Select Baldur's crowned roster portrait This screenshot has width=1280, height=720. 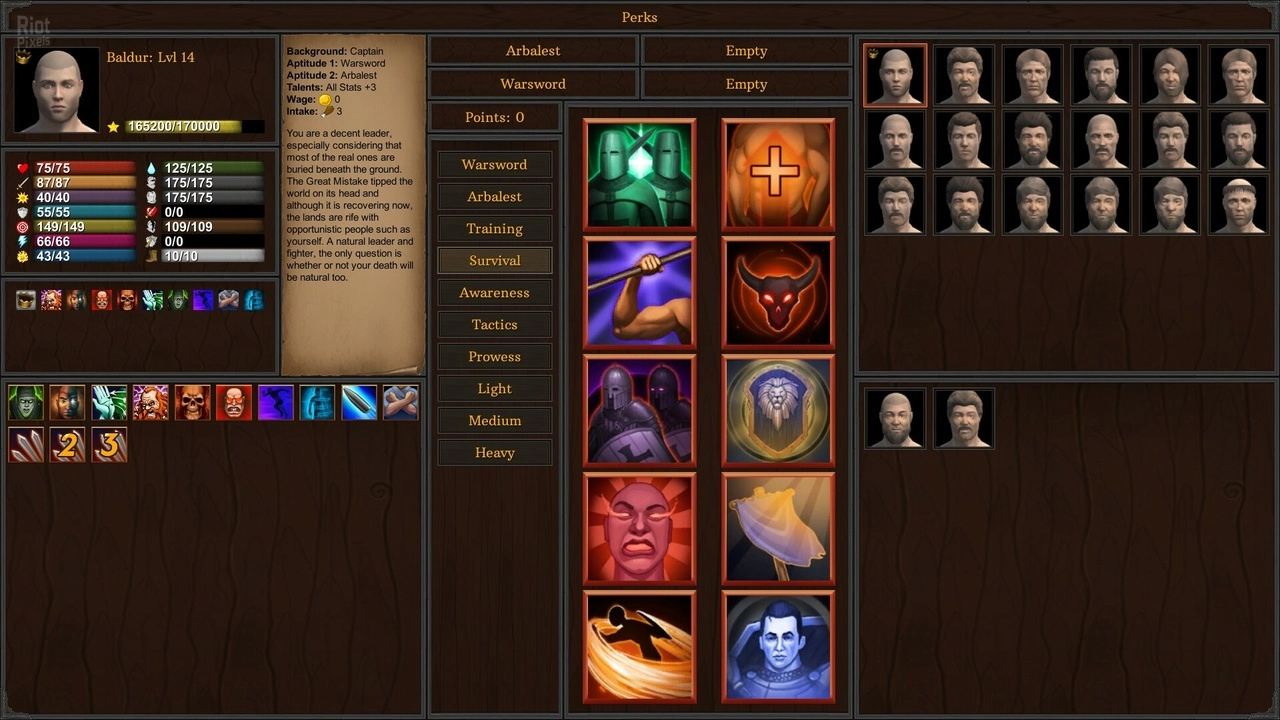click(895, 75)
